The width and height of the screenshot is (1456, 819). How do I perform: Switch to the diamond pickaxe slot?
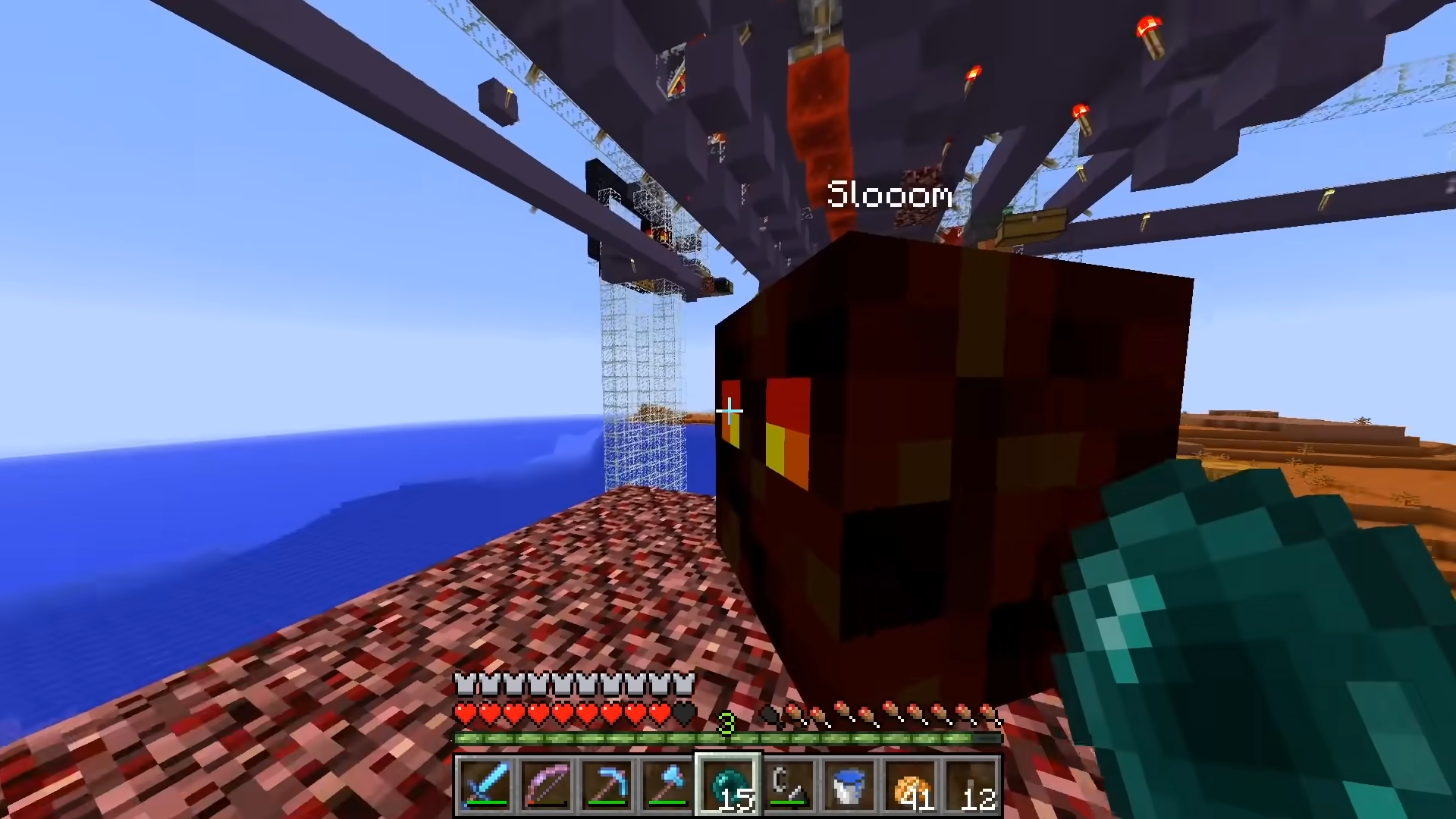[x=607, y=786]
